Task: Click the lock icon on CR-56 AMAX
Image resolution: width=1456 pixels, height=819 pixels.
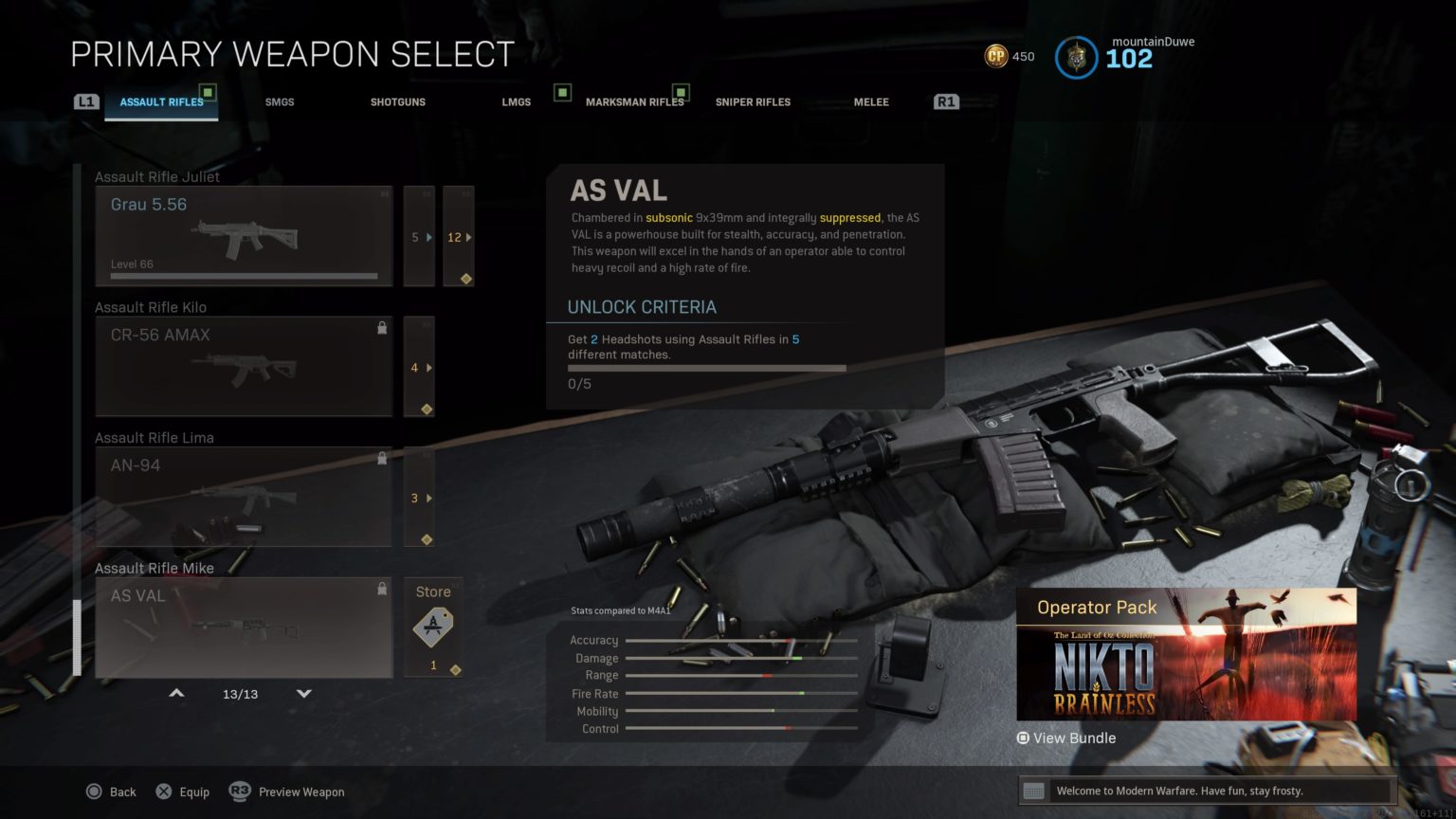Action: [x=383, y=326]
